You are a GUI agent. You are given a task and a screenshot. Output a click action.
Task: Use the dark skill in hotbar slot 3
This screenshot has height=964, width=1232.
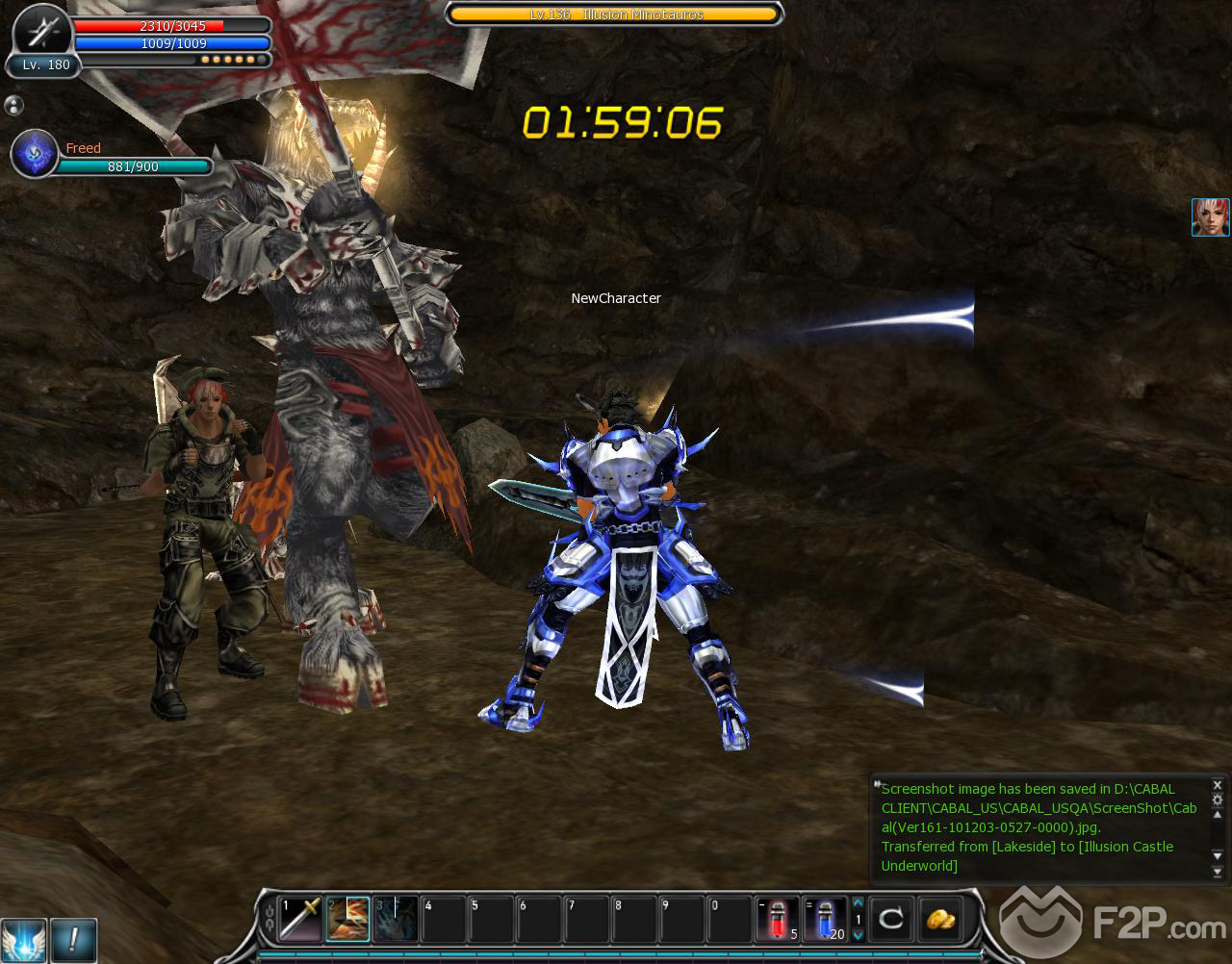point(396,919)
